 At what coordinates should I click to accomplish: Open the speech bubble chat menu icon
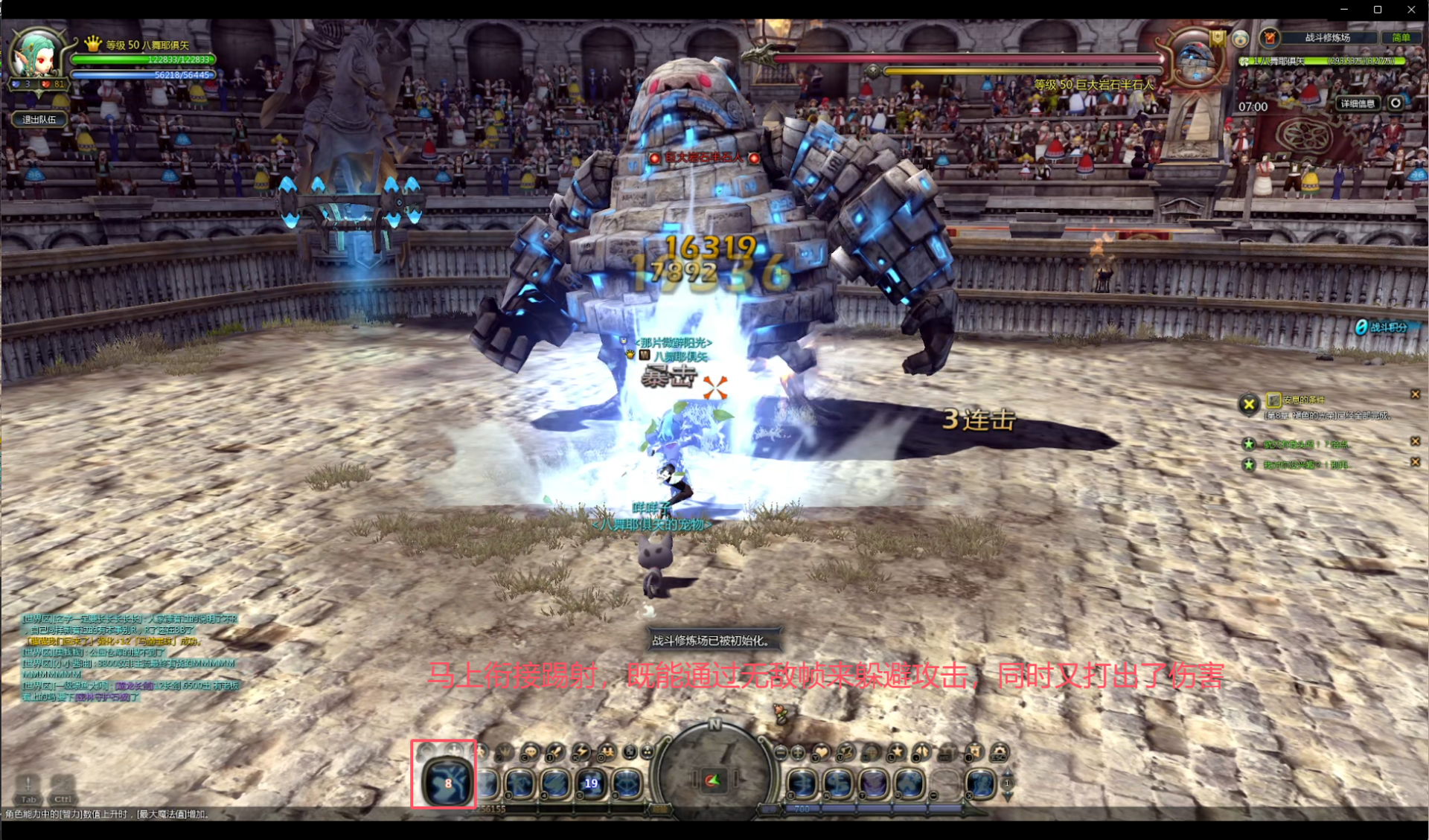click(x=529, y=753)
